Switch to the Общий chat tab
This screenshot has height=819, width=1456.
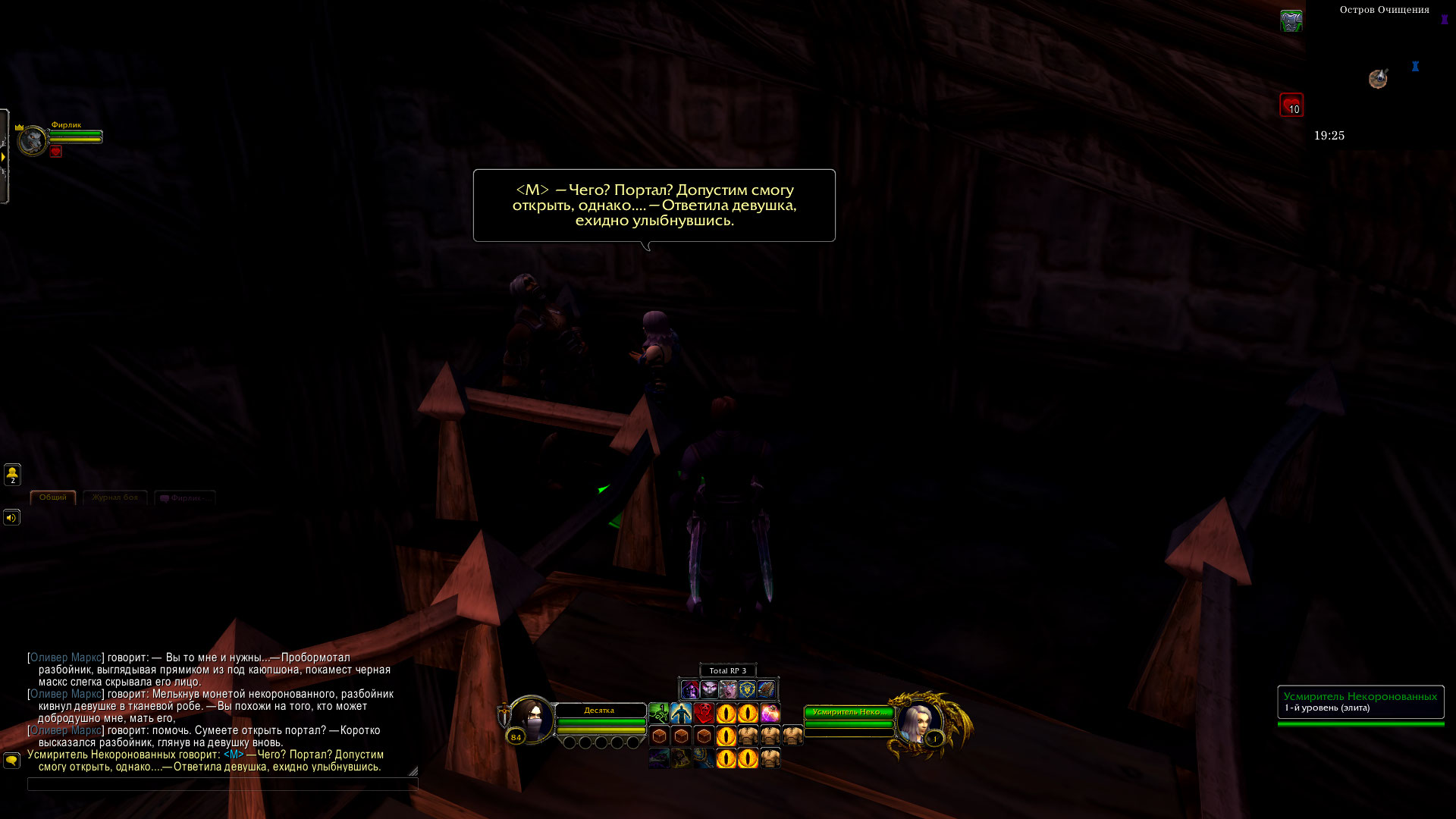tap(53, 497)
